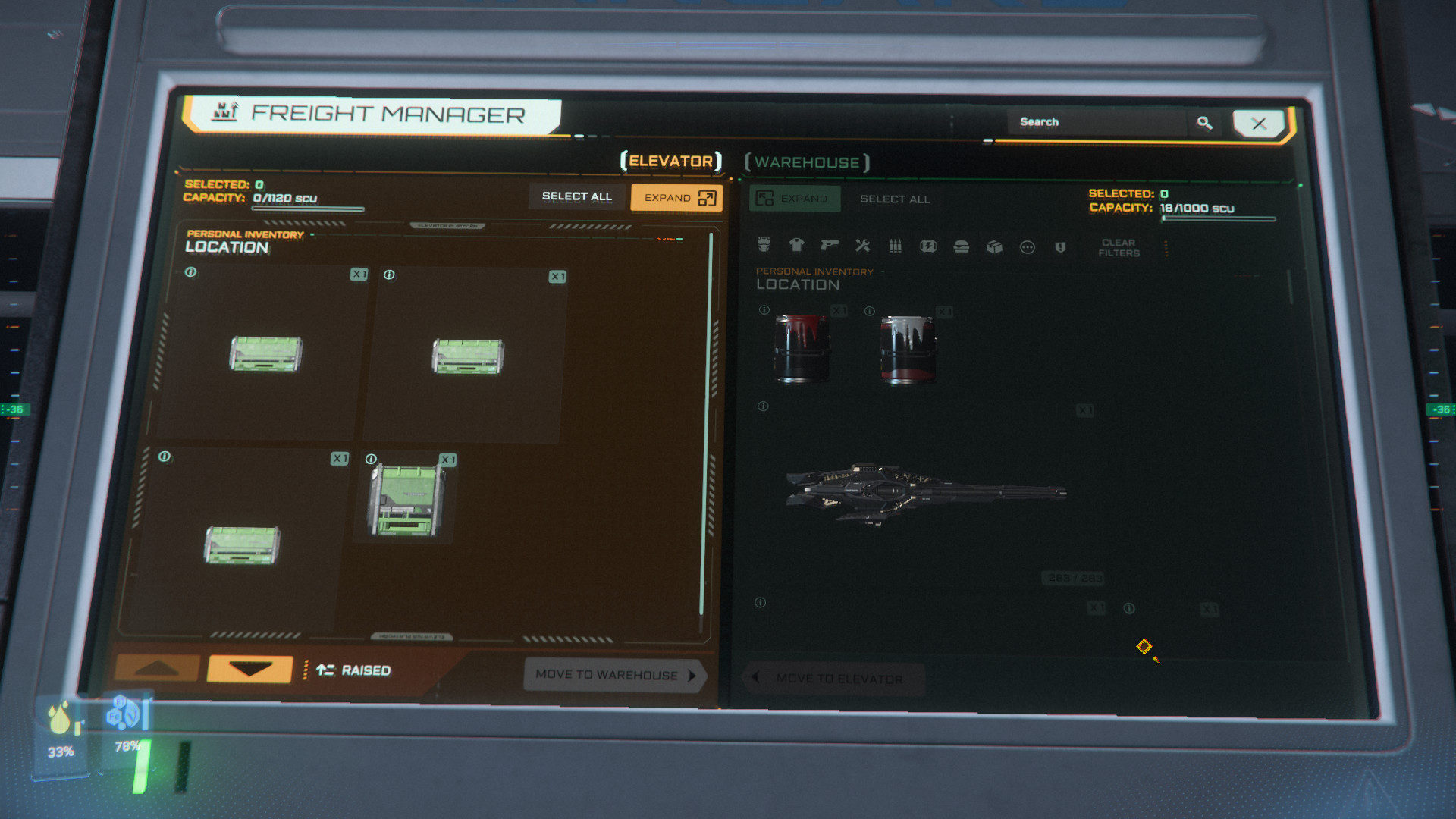Select all elevator items

(x=576, y=196)
